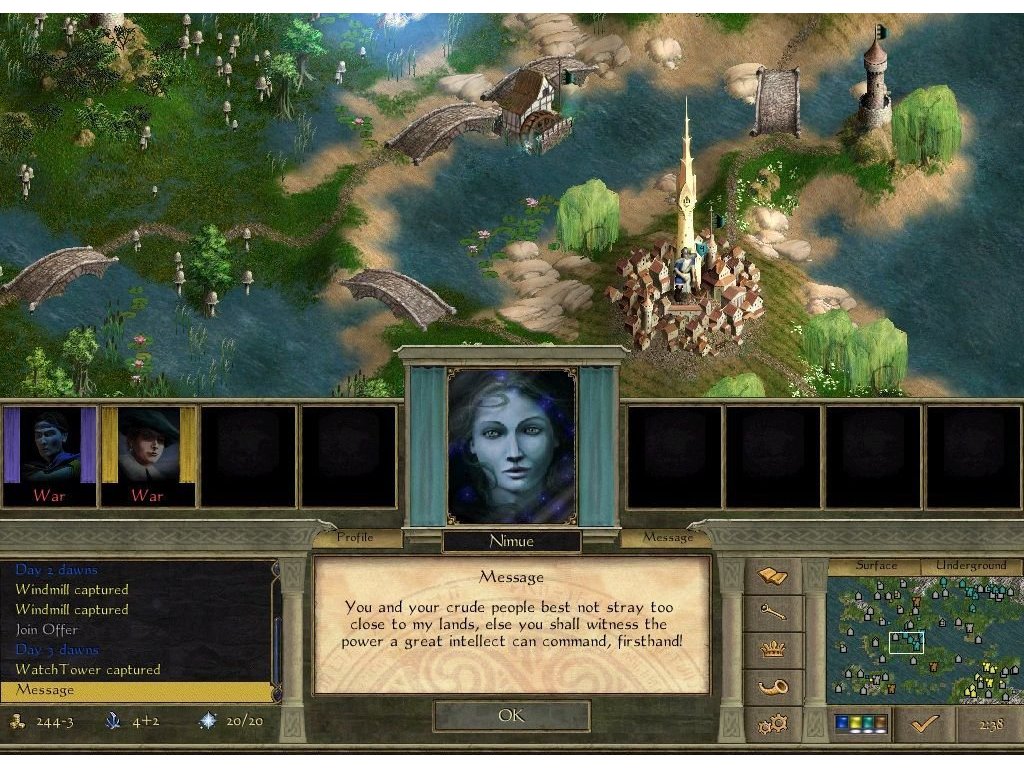Select the blue-skinned wizard portrait with purple banners
1024x768 pixels.
coord(50,455)
